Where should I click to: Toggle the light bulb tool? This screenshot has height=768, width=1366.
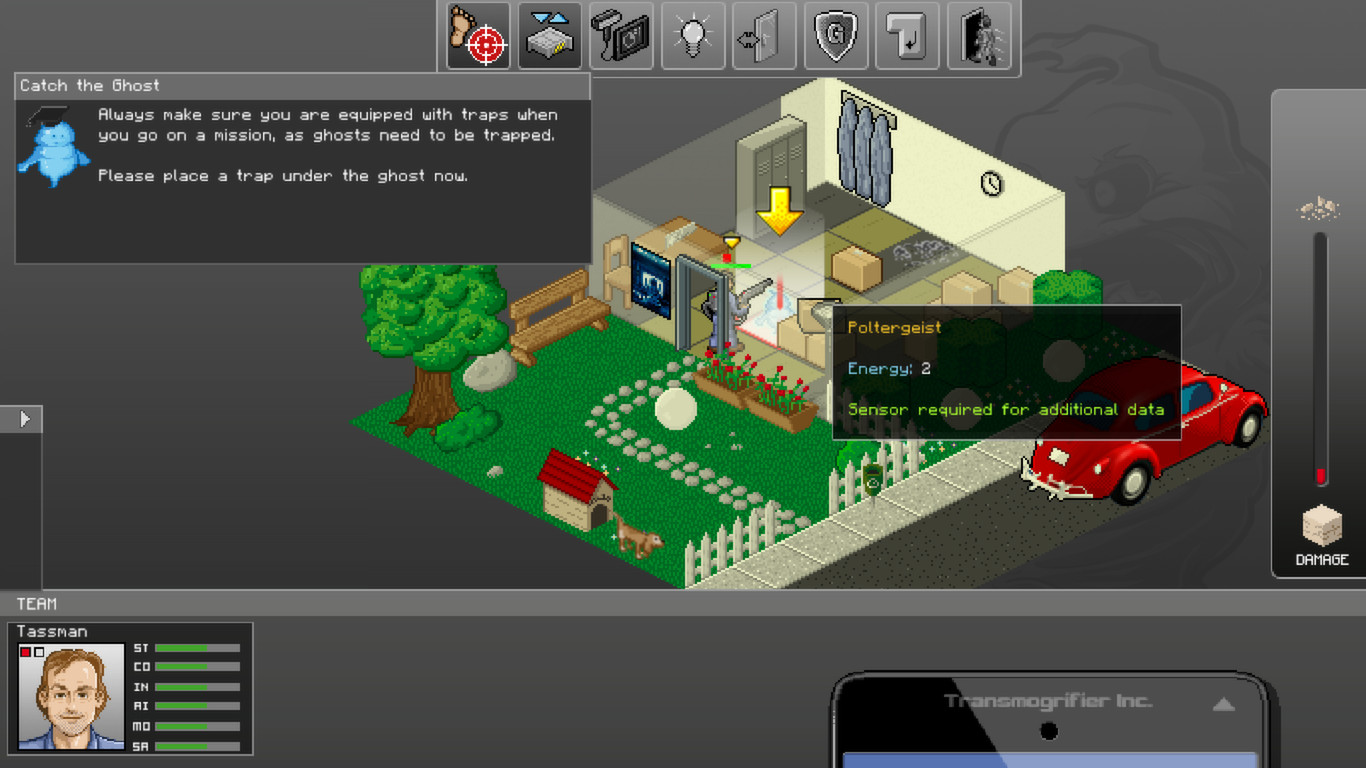(693, 36)
